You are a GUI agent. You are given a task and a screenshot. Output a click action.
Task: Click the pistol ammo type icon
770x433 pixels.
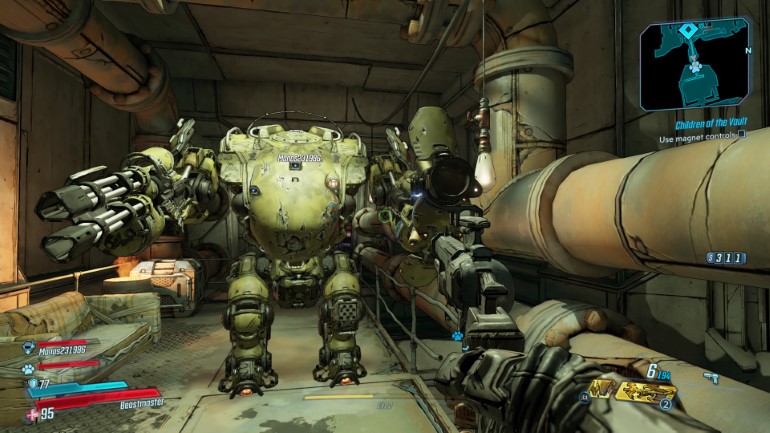click(710, 377)
